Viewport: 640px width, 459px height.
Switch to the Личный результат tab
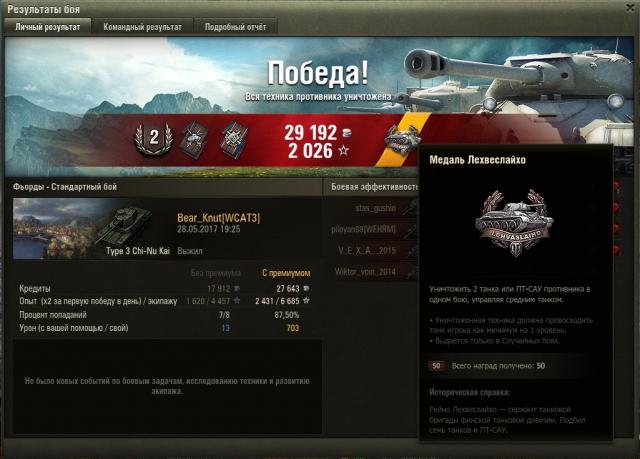tap(49, 27)
